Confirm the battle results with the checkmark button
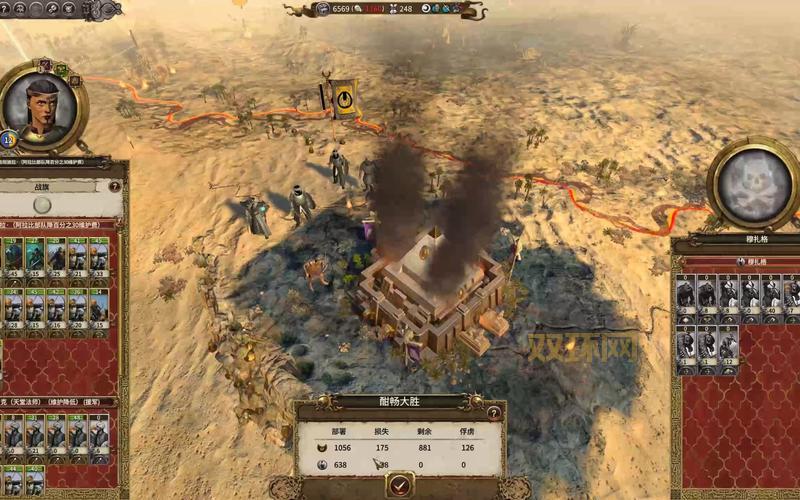Image resolution: width=800 pixels, height=500 pixels. click(400, 485)
